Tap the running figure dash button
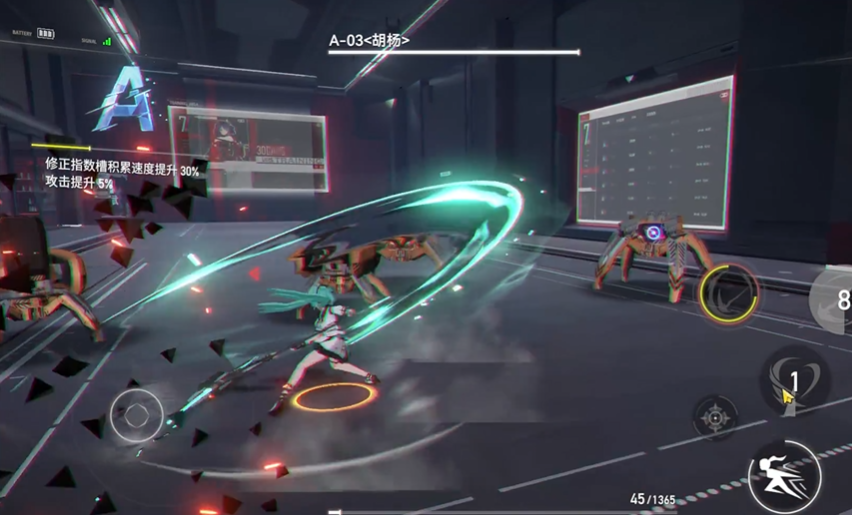The height and width of the screenshot is (515, 852). point(786,477)
